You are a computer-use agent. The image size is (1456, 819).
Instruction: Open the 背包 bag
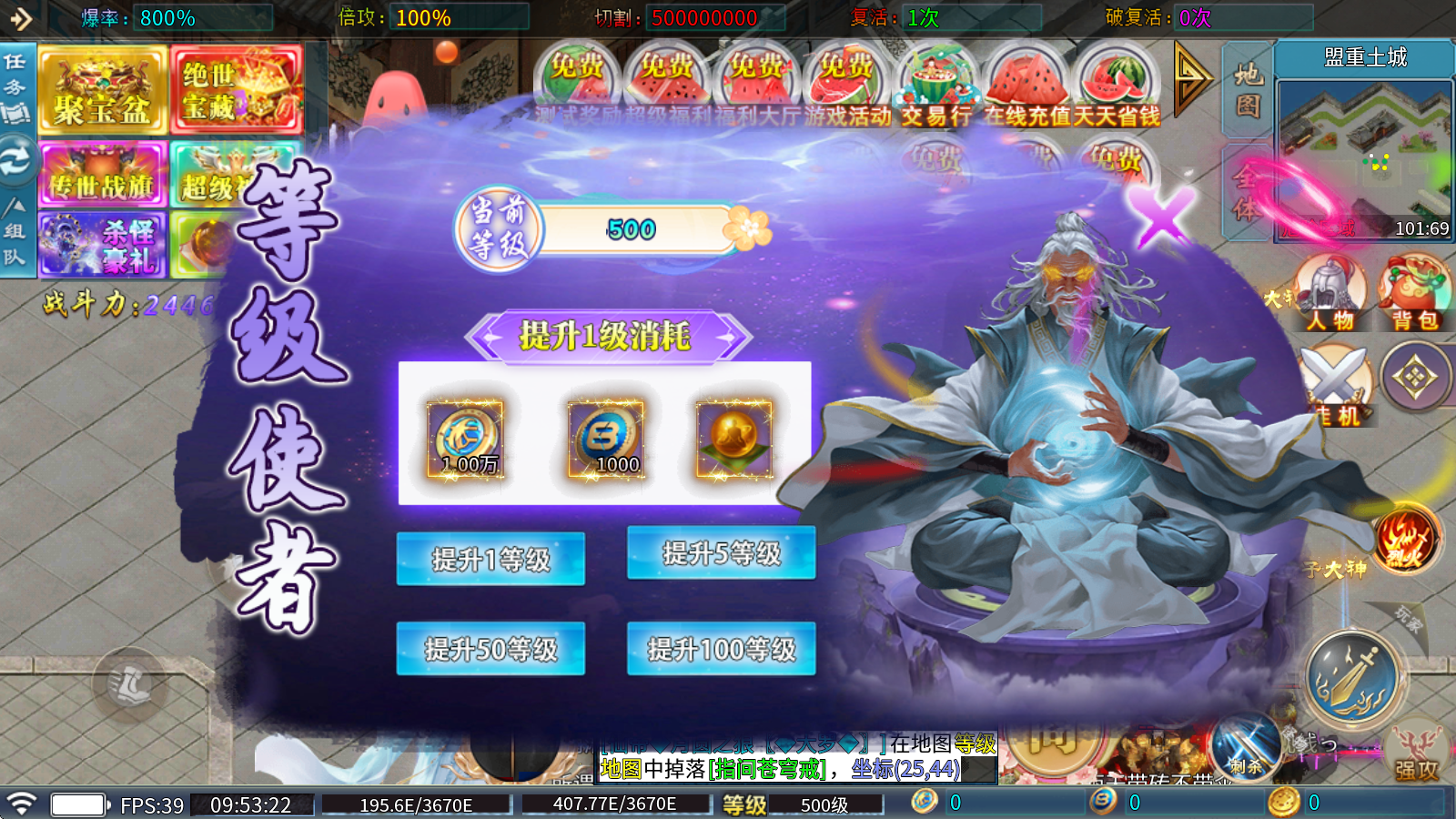coord(1413,293)
